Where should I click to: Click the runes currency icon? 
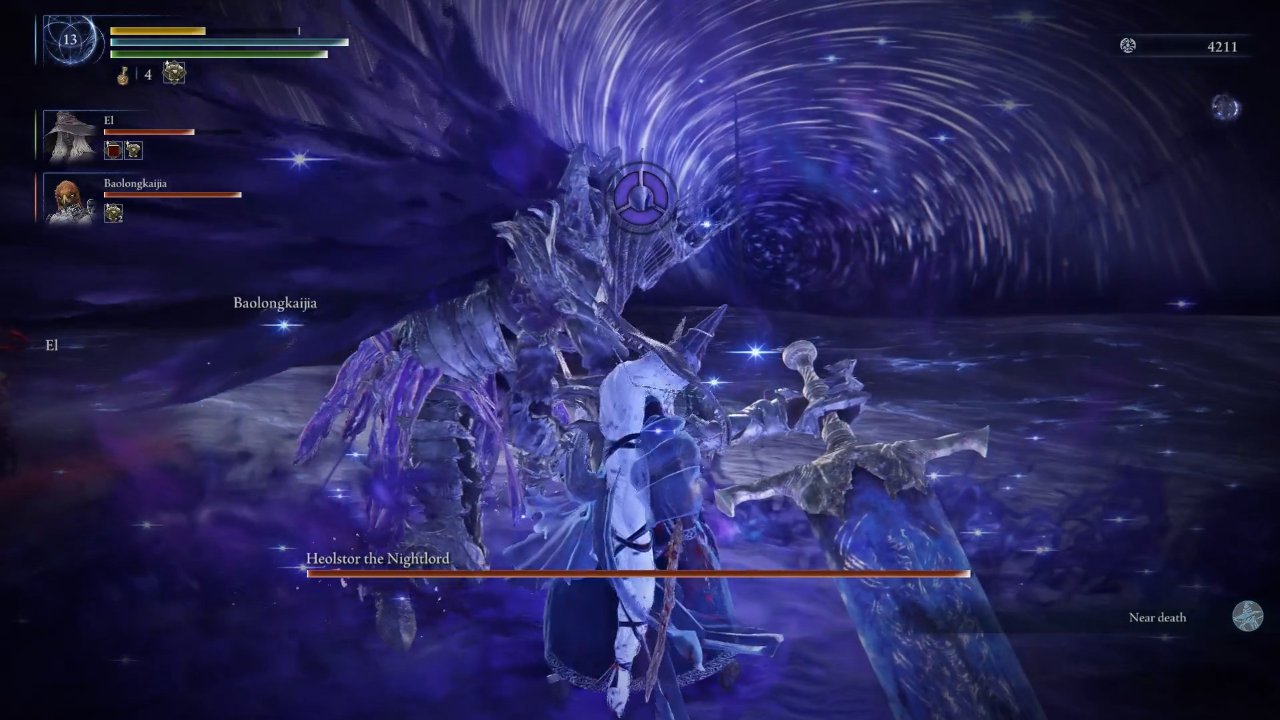1128,45
